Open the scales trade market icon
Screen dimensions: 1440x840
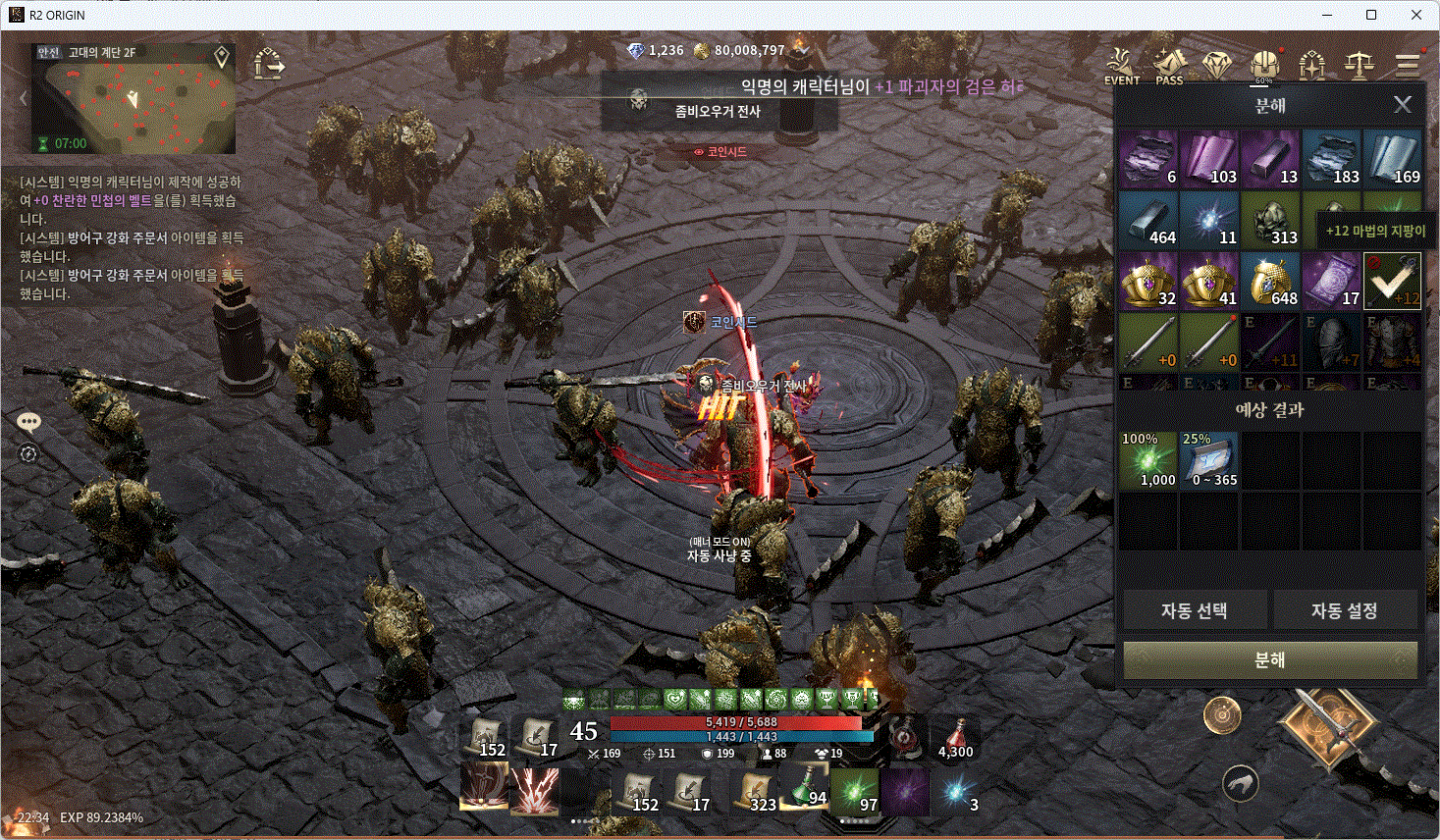click(1360, 66)
